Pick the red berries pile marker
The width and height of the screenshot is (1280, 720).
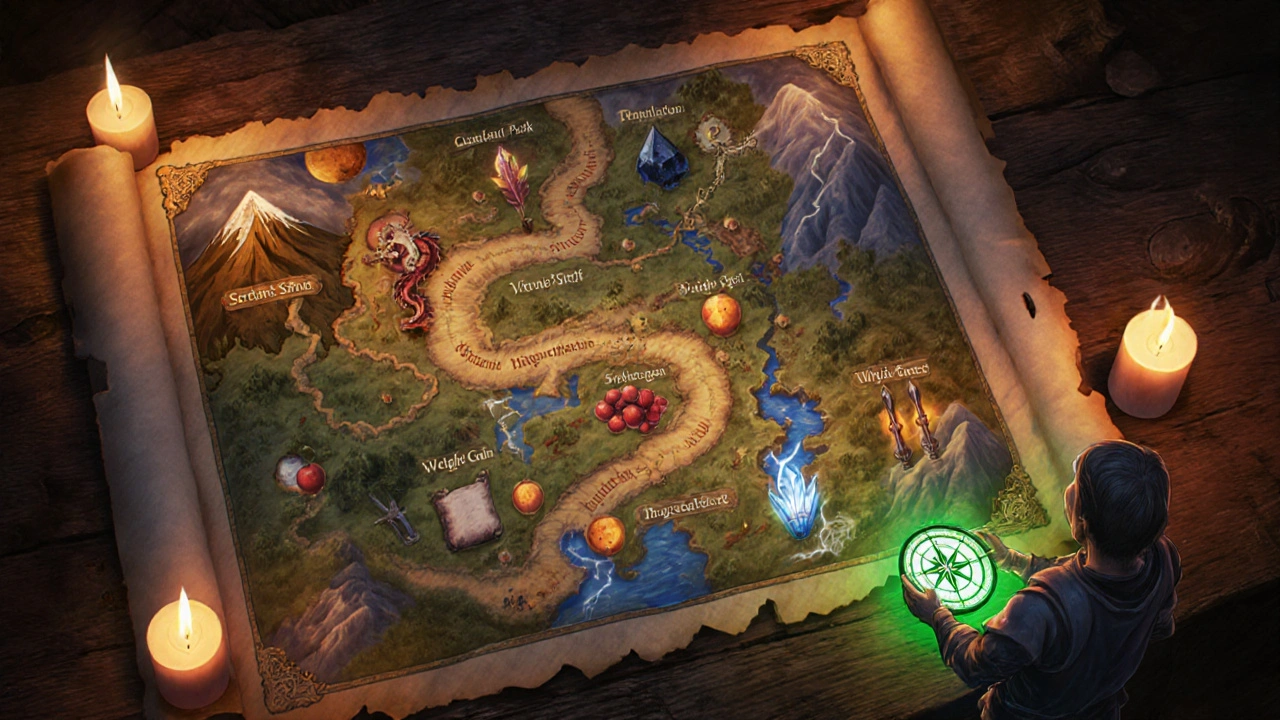tap(630, 408)
